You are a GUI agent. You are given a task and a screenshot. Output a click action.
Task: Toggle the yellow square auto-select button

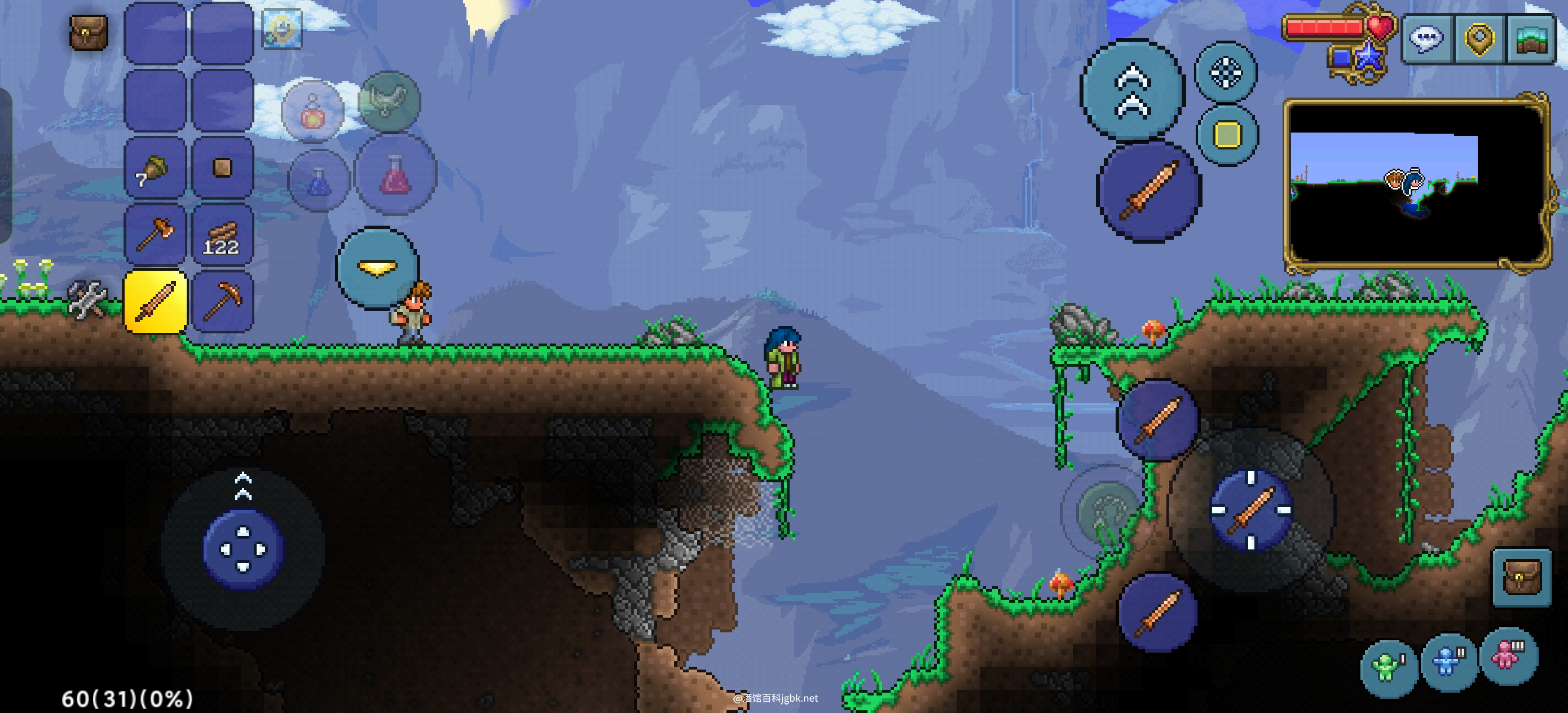pos(1227,135)
